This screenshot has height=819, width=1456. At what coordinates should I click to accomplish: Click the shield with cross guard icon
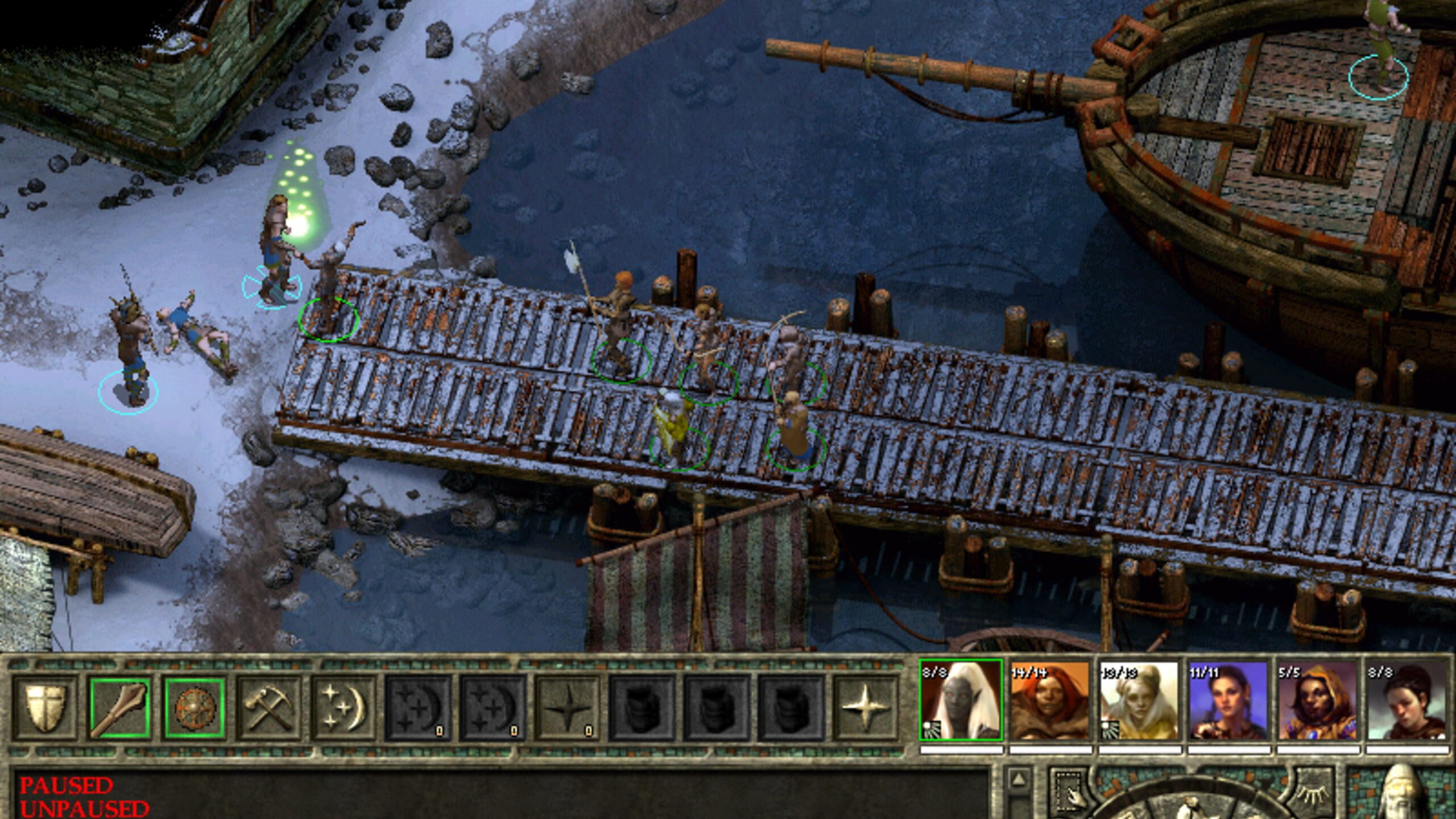(44, 708)
